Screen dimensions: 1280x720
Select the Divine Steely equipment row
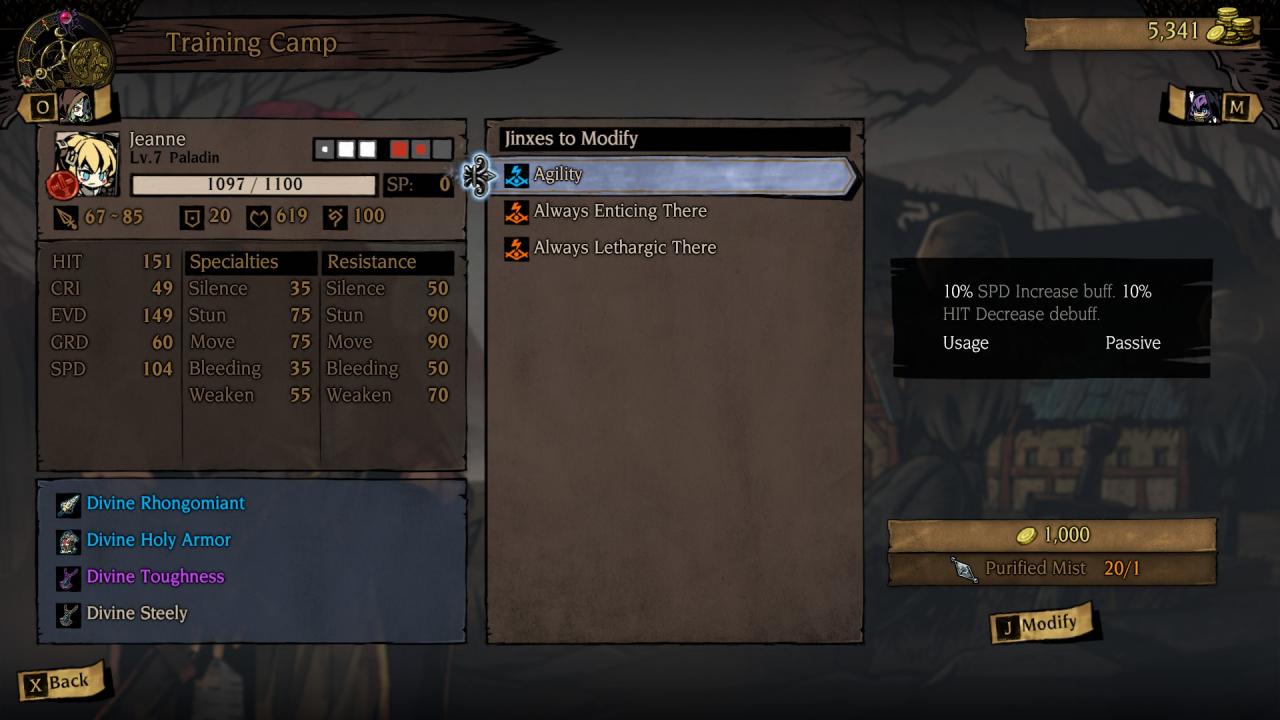point(137,614)
